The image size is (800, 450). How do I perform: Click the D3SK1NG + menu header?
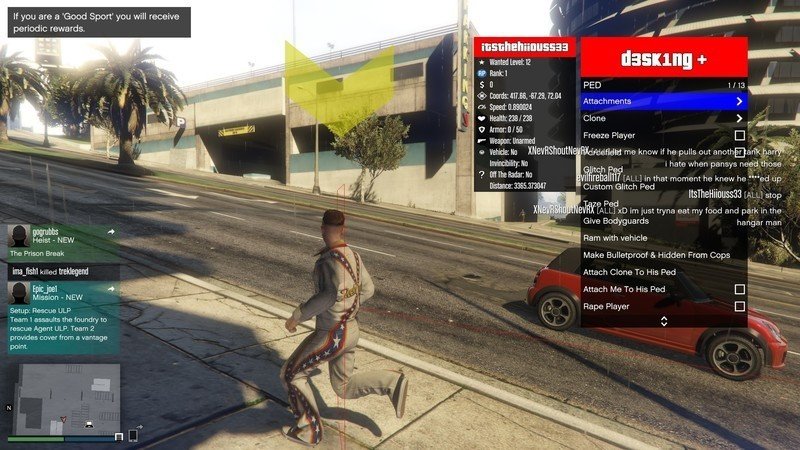[664, 58]
